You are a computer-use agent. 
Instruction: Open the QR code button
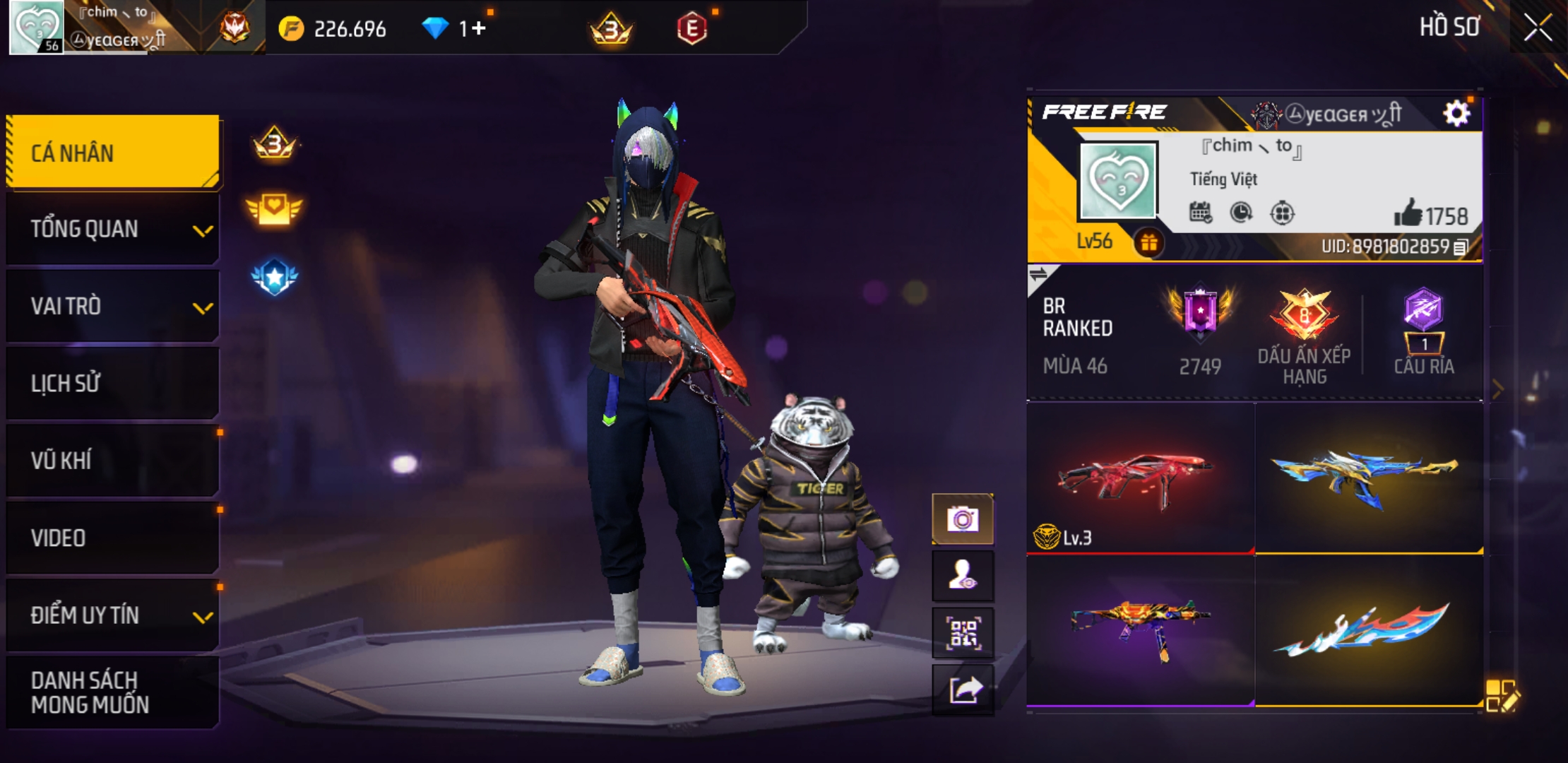pyautogui.click(x=963, y=633)
